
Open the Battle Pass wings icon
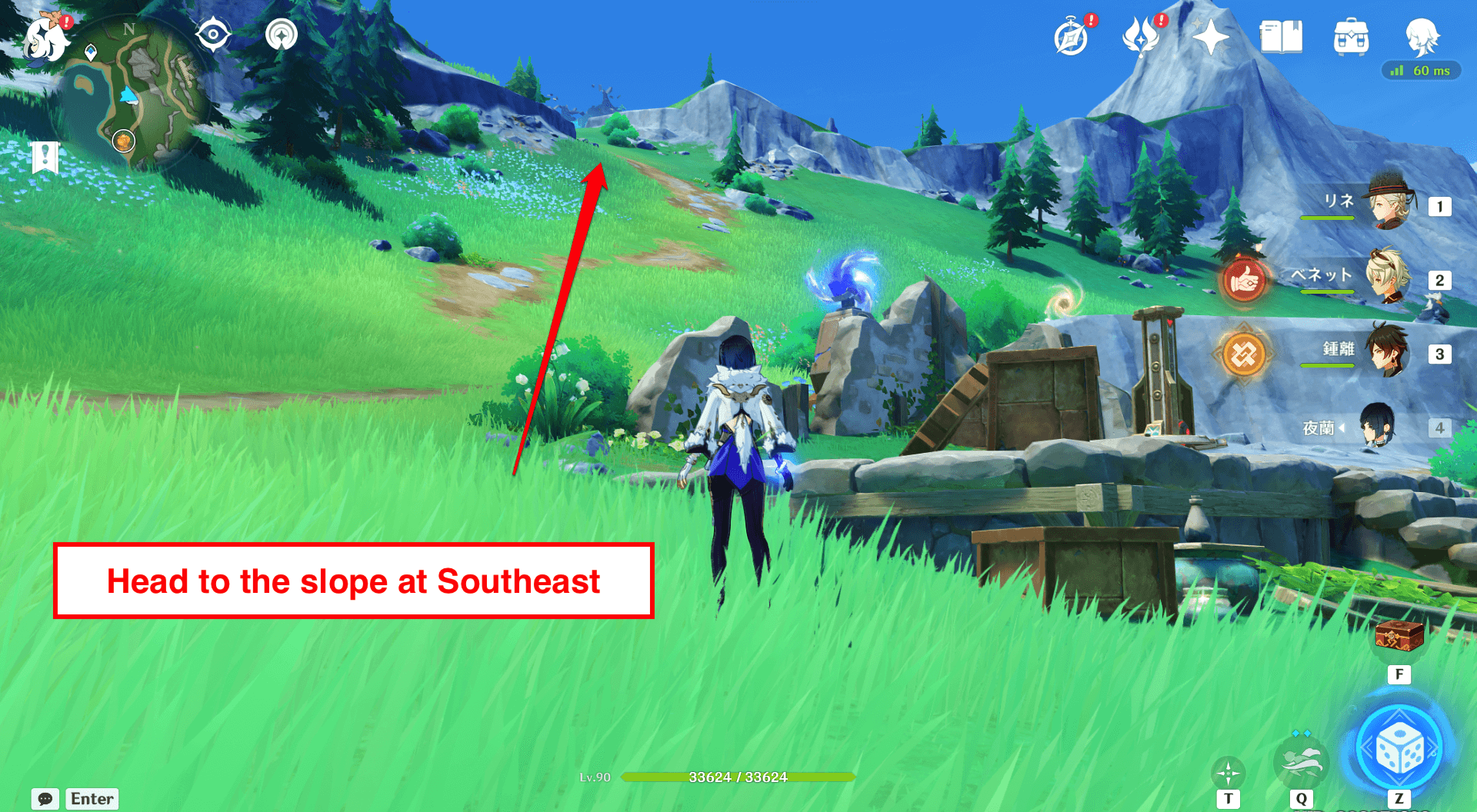tap(1144, 34)
